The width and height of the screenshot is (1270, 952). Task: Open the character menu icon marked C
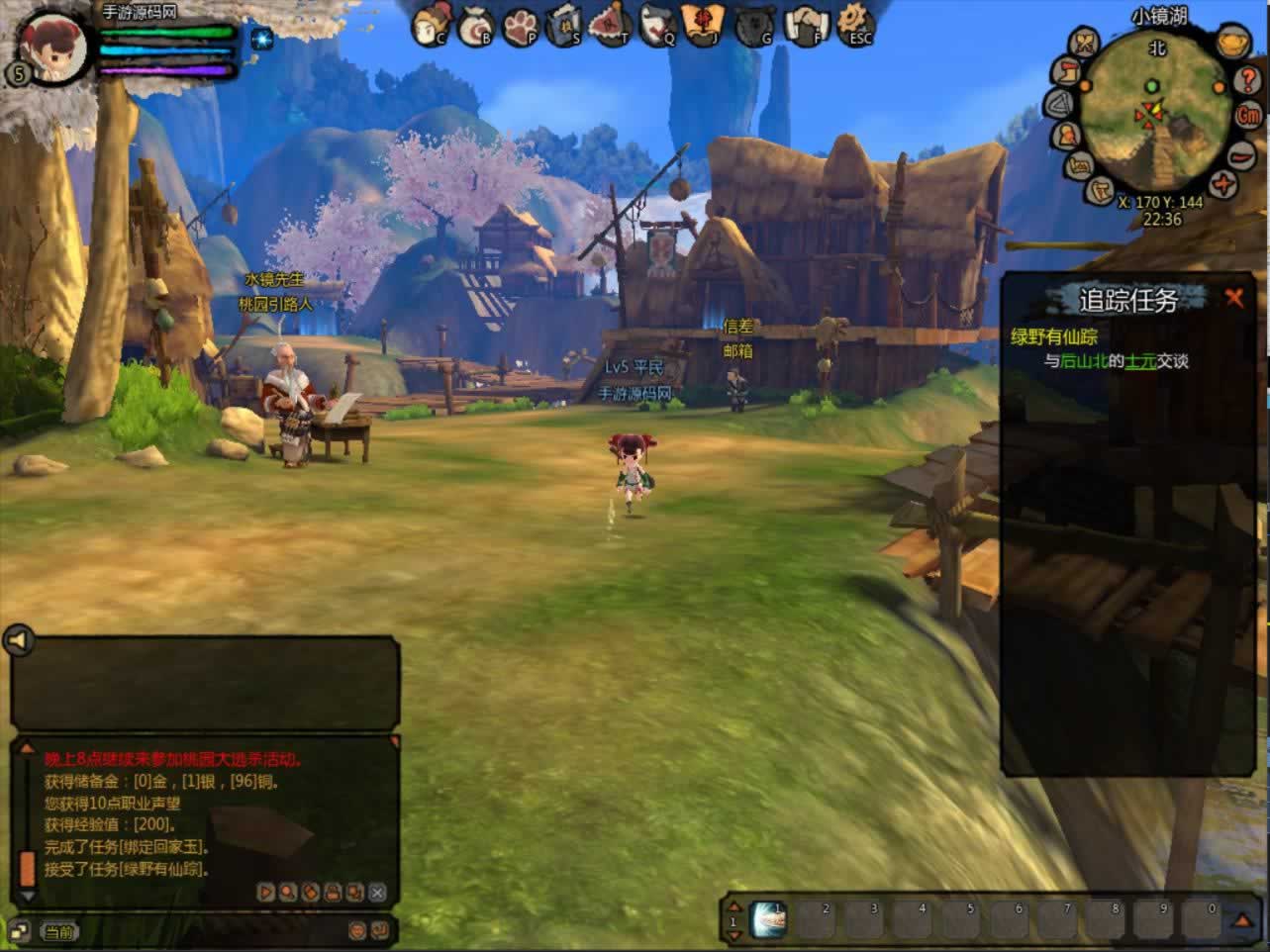432,24
